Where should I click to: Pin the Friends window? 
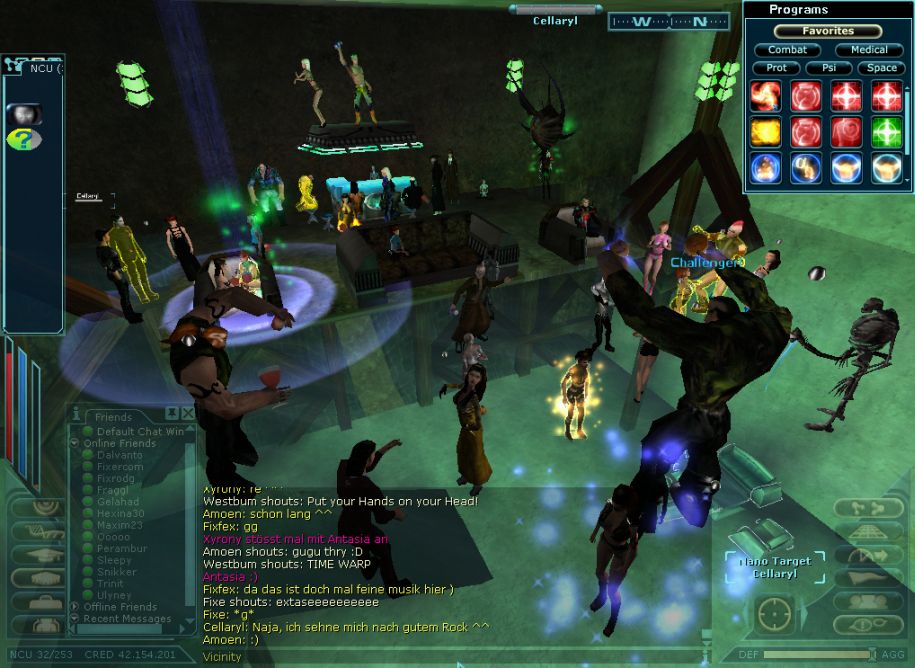pyautogui.click(x=172, y=413)
